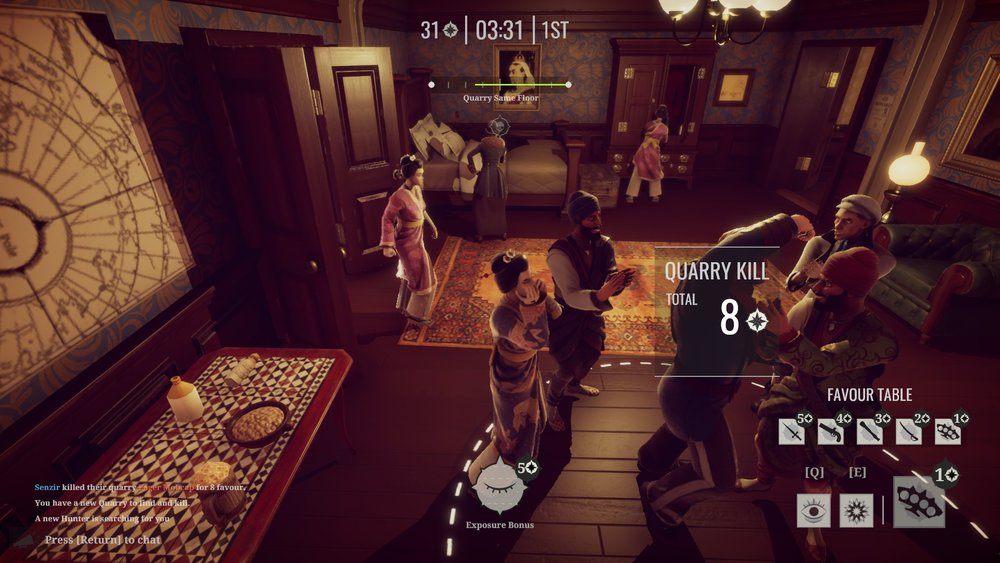
Task: Open the chat input line
Action: point(103,540)
